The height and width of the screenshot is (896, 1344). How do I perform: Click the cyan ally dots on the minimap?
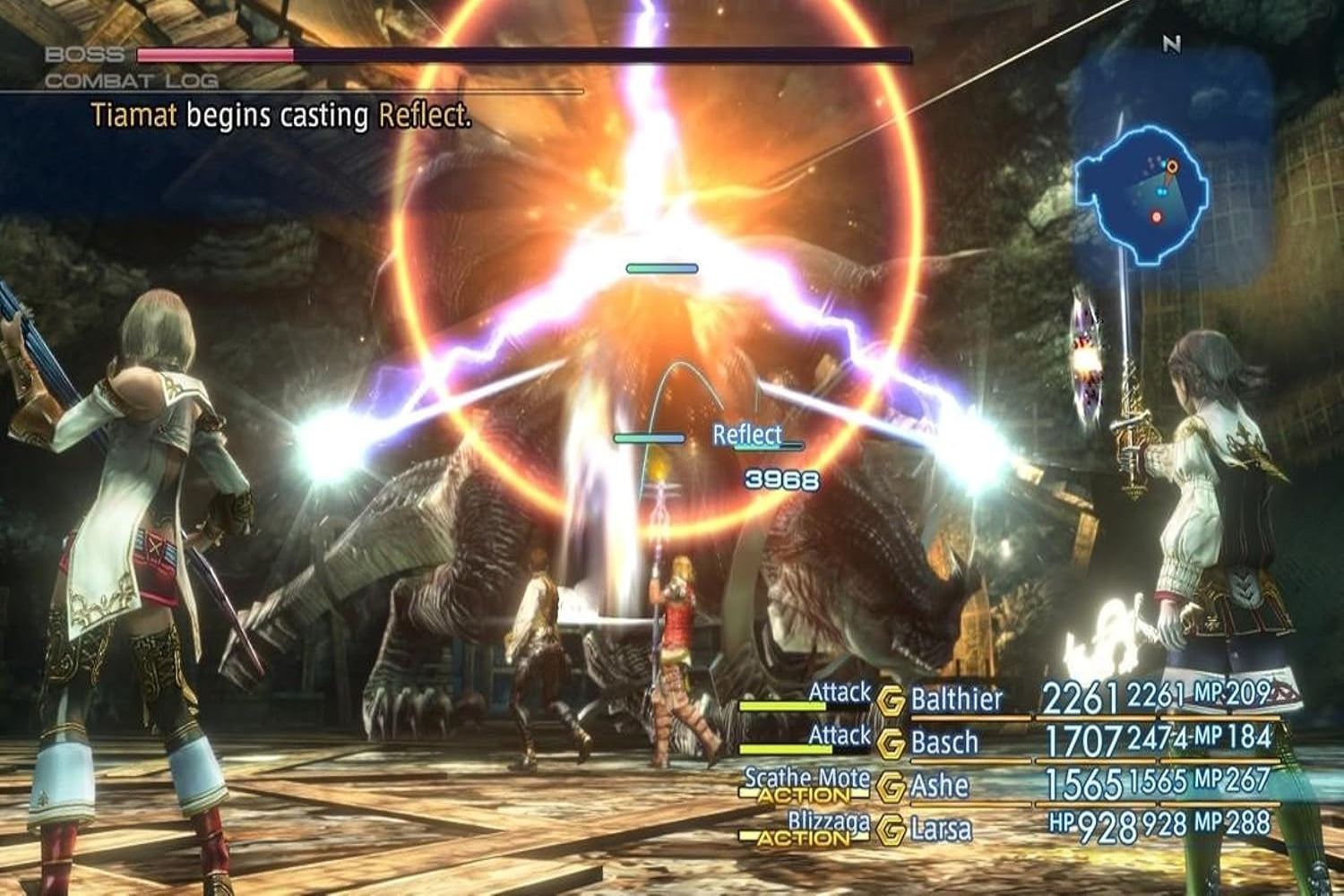[x=1162, y=192]
